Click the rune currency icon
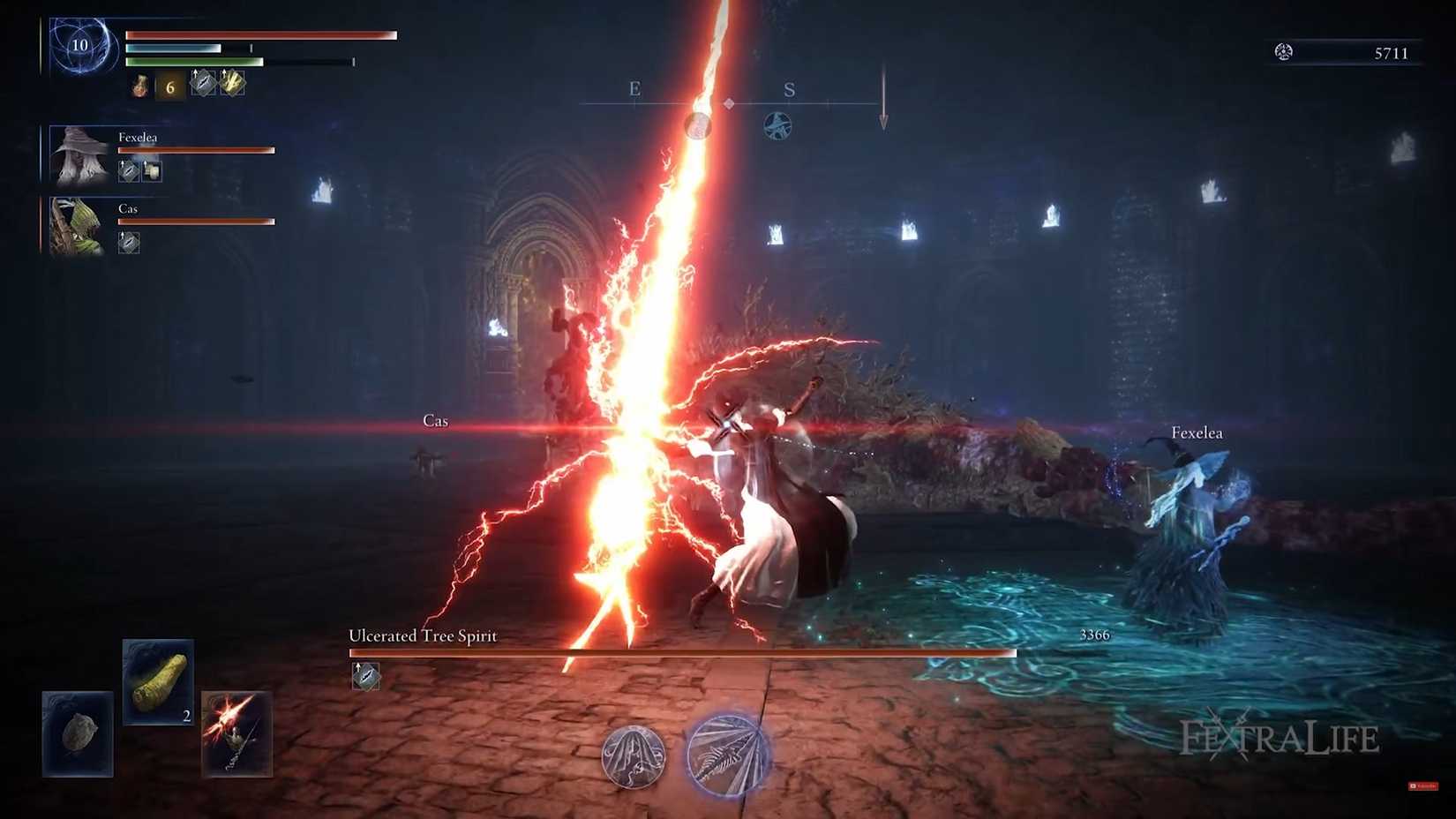The image size is (1456, 819). coord(1284,52)
